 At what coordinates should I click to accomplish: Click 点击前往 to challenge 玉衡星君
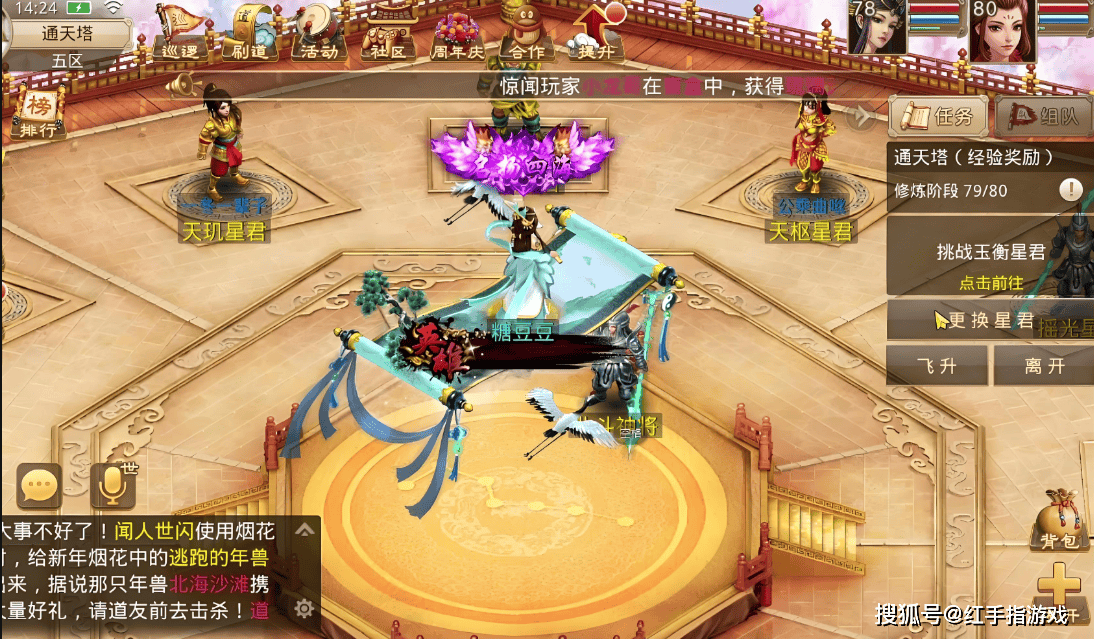click(x=990, y=283)
